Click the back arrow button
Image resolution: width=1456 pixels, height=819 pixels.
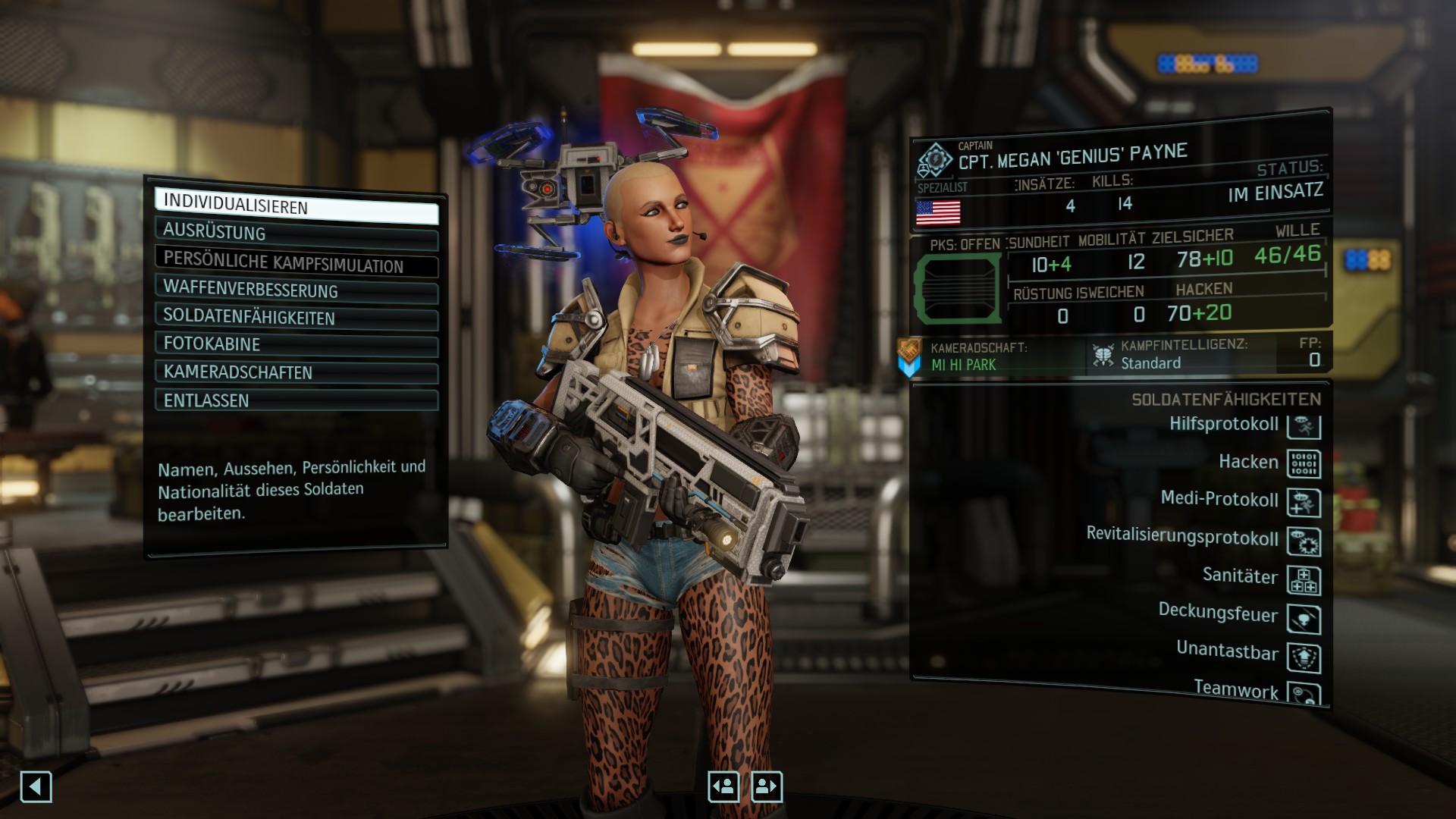[36, 787]
